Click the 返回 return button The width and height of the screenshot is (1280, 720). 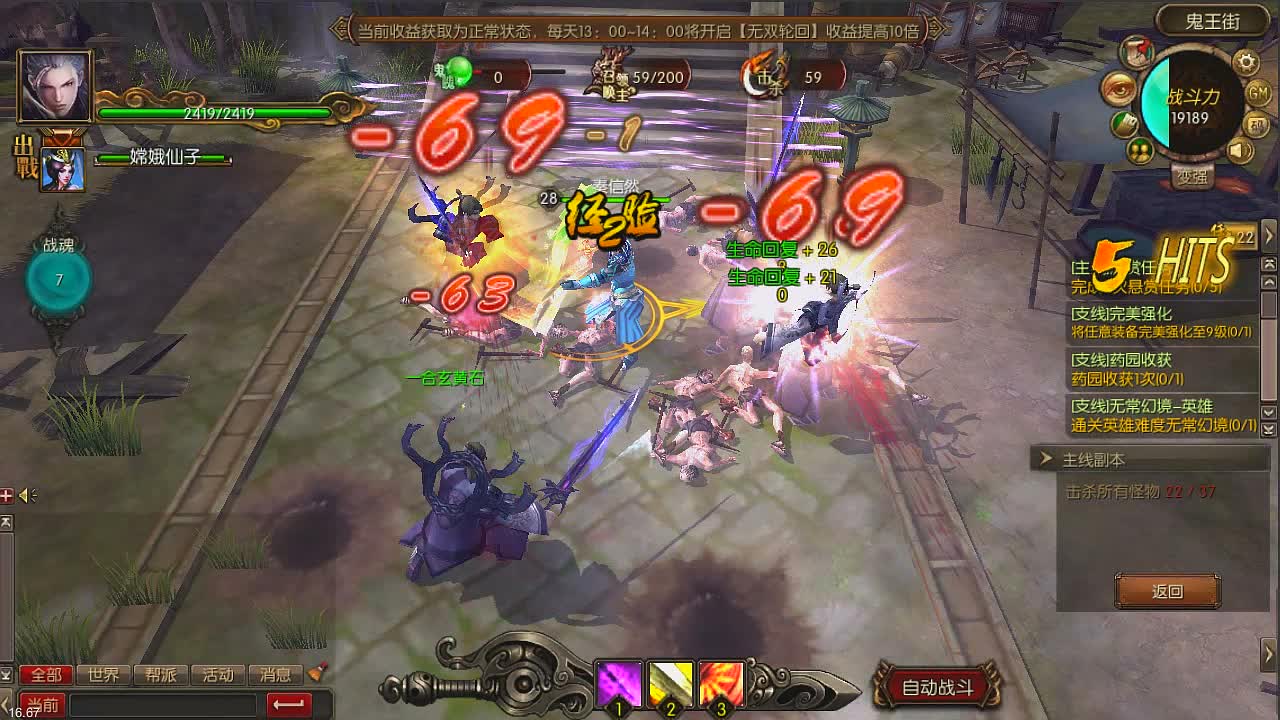click(1167, 591)
